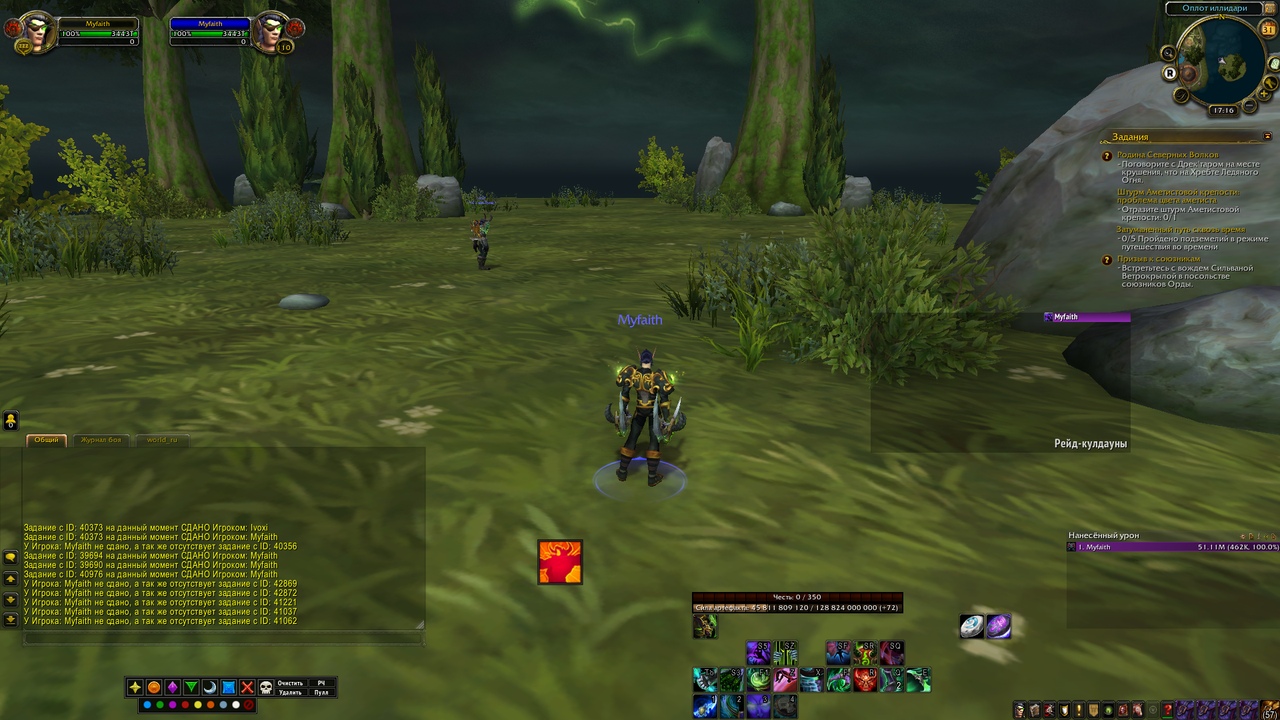Click the chat input field
Viewport: 1280px width, 720px height.
220,637
